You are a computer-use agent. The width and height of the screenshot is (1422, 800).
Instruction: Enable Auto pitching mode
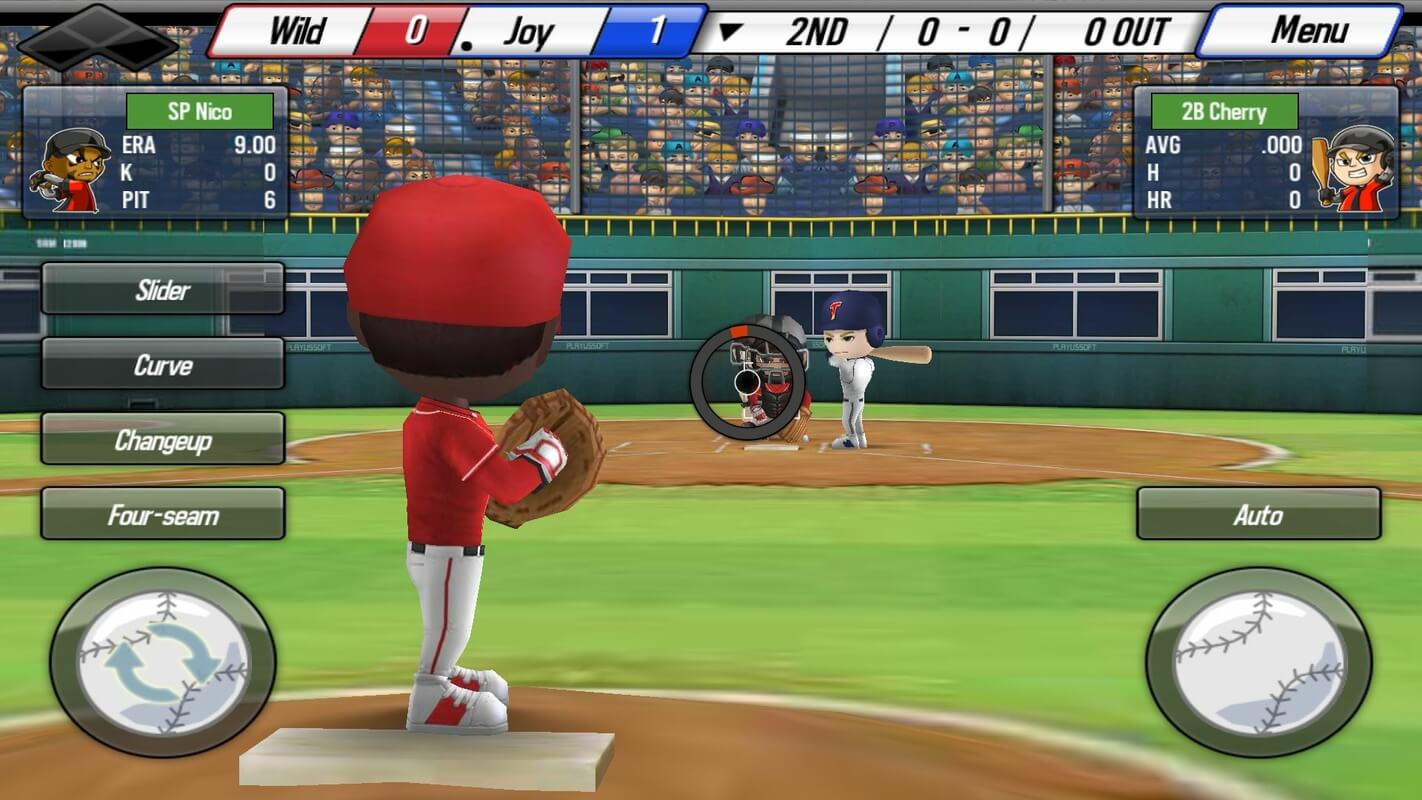pos(1258,516)
